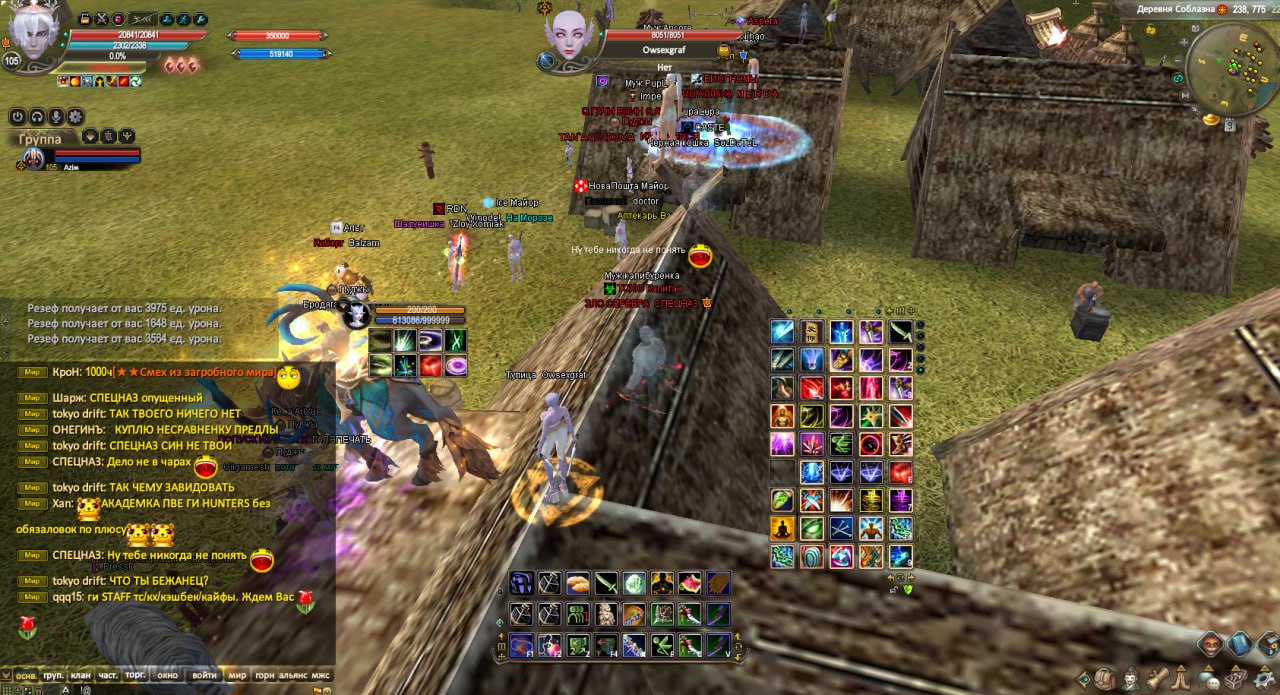The width and height of the screenshot is (1280, 695).
Task: Select party member Aziж portrait
Action: pos(33,158)
